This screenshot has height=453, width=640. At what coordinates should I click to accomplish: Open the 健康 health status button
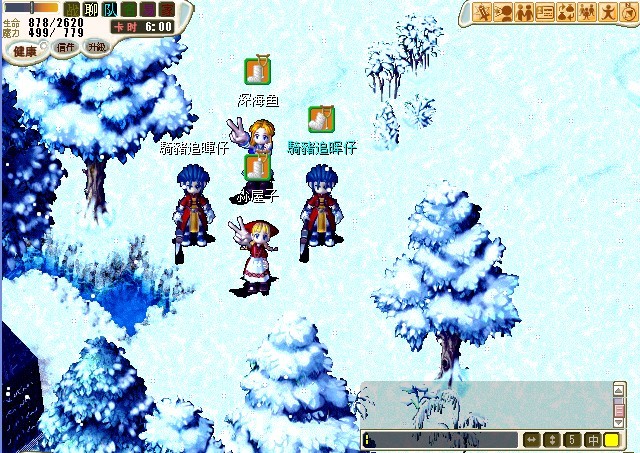pyautogui.click(x=25, y=50)
